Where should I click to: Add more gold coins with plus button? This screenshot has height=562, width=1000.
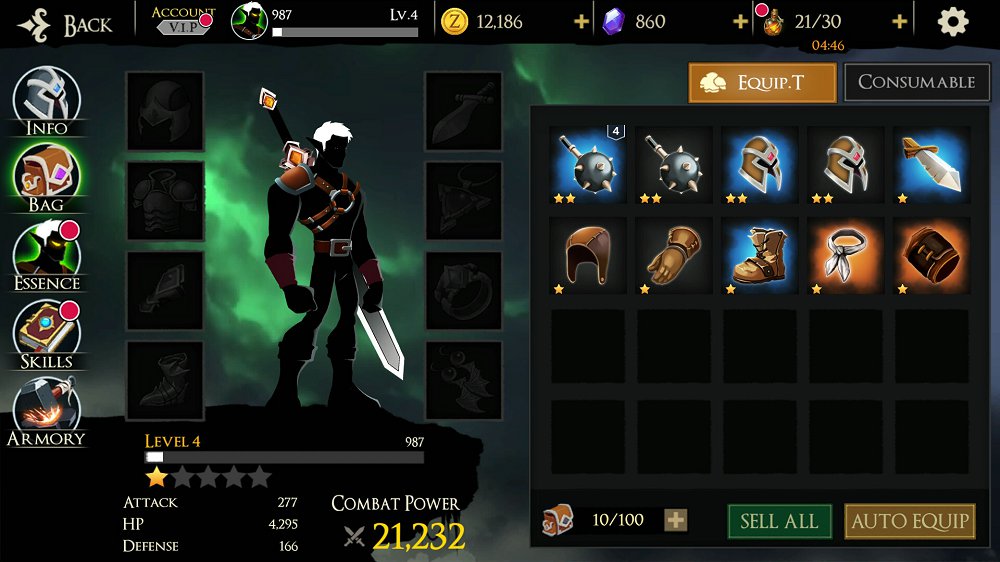(x=582, y=22)
